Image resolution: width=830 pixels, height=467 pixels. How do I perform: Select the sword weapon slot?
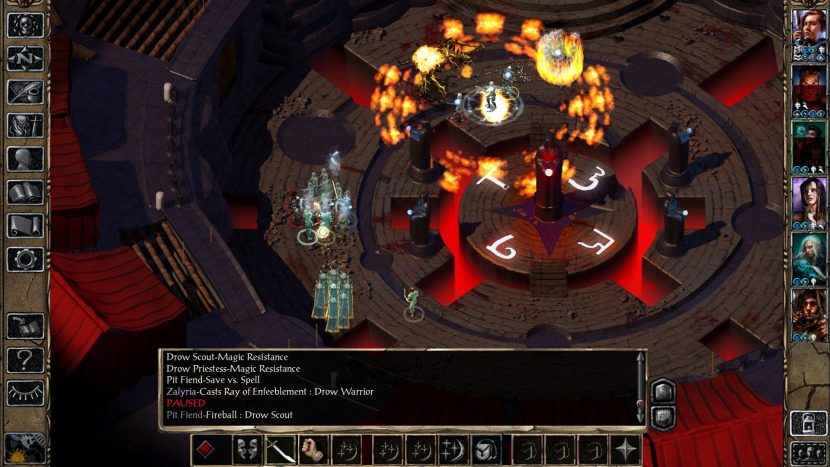[281, 449]
